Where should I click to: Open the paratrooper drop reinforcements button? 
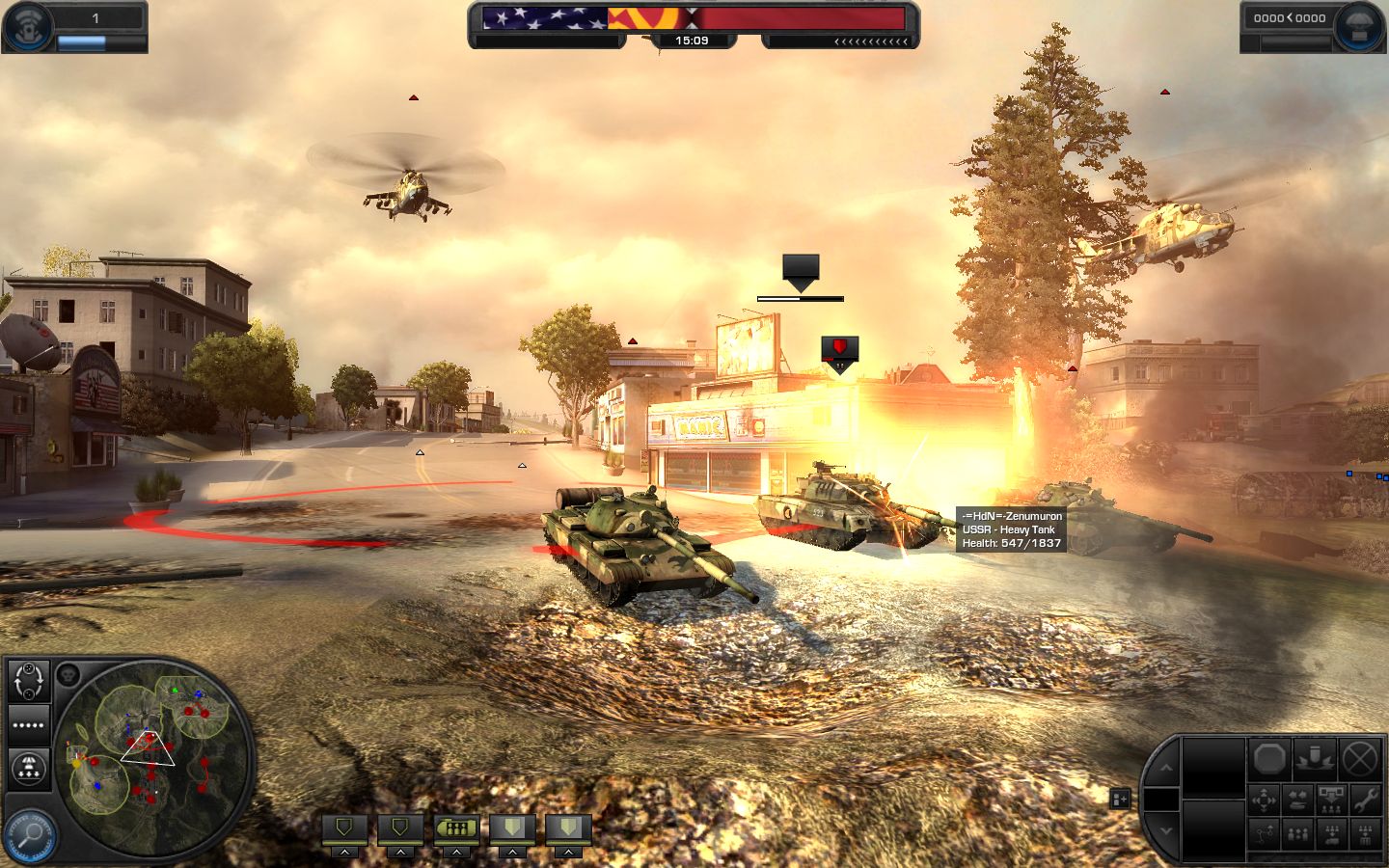coord(29,769)
